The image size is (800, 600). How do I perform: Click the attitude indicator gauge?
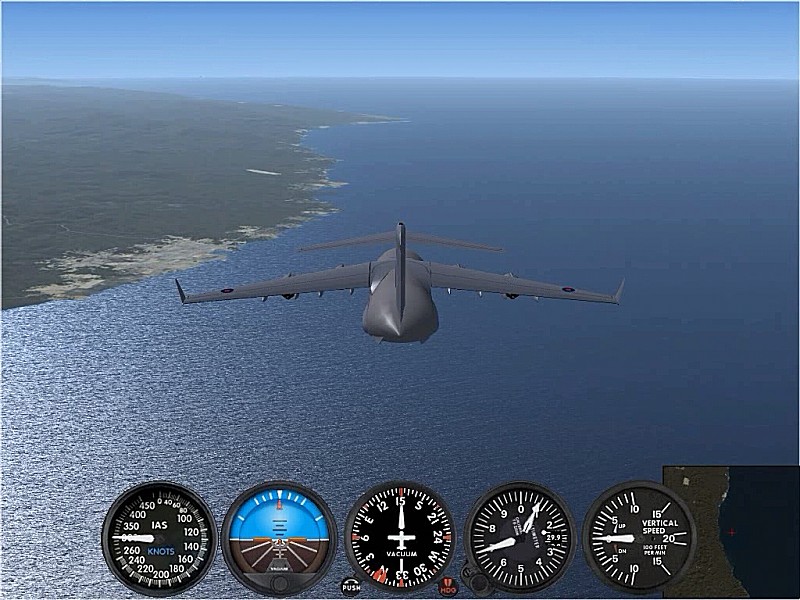[279, 537]
